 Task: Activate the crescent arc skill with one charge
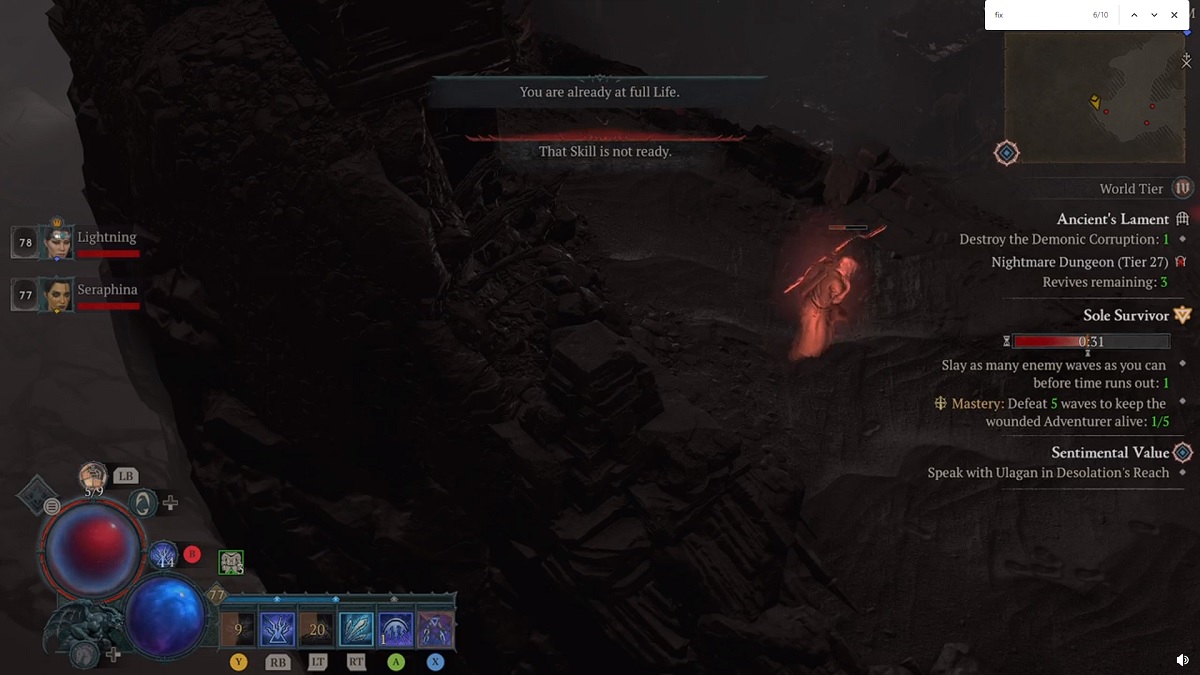tap(396, 629)
